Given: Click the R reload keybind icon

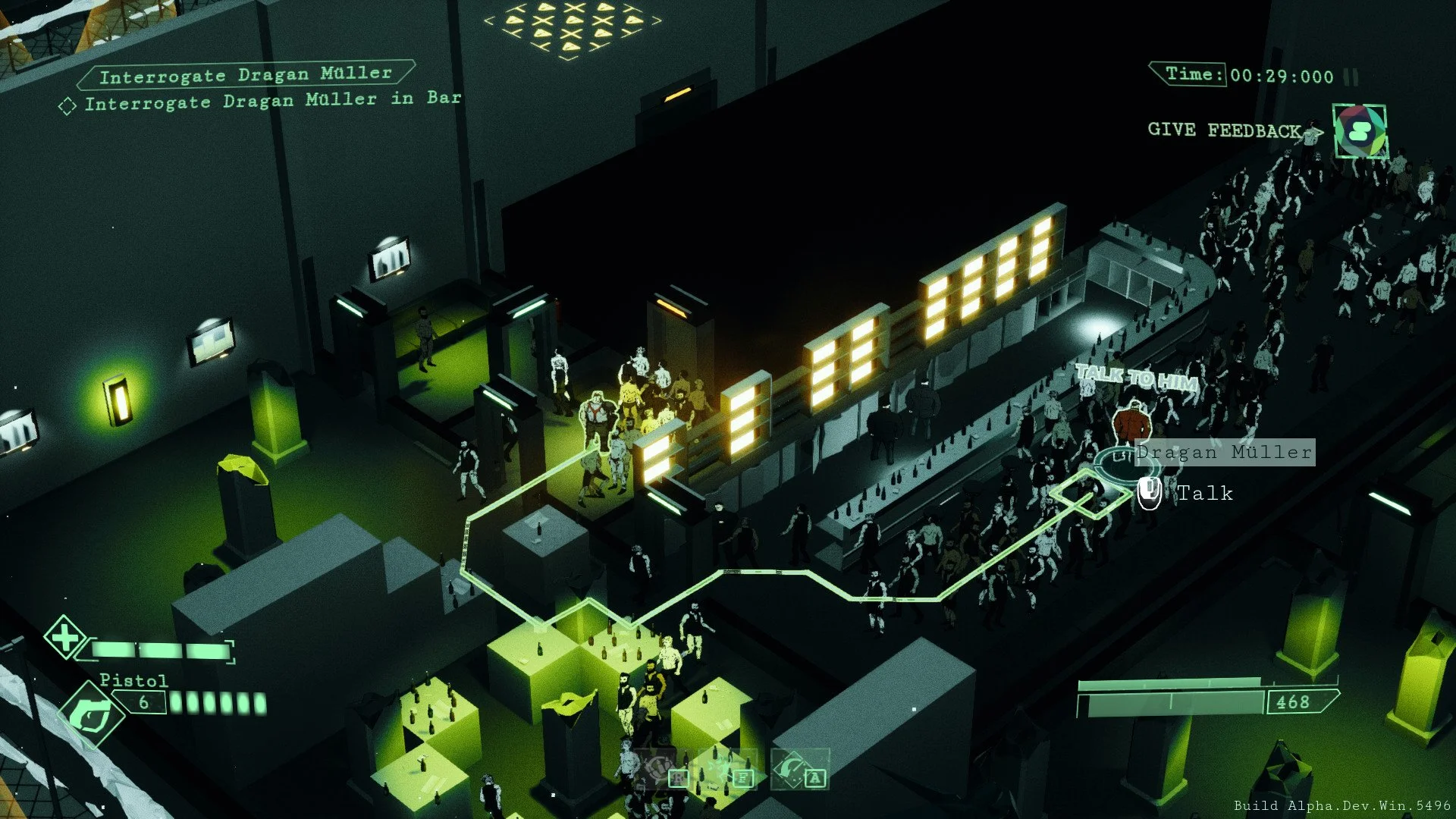Looking at the screenshot, I should [x=679, y=778].
